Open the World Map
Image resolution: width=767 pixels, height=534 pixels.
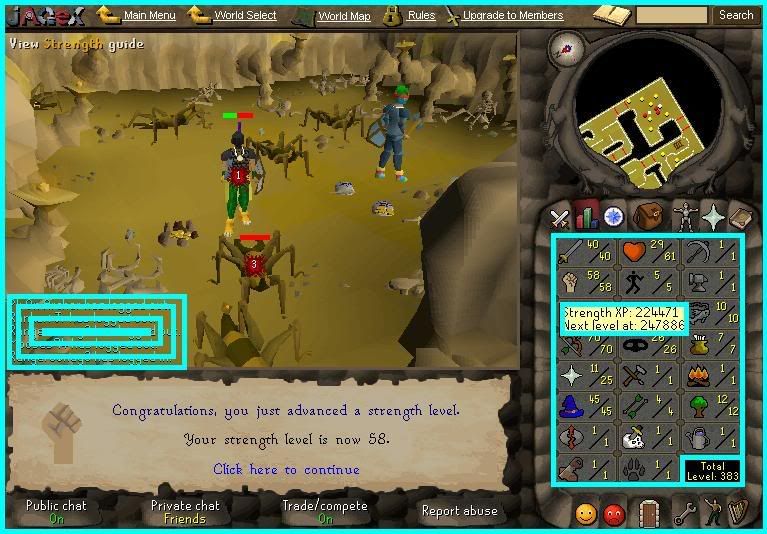point(344,16)
